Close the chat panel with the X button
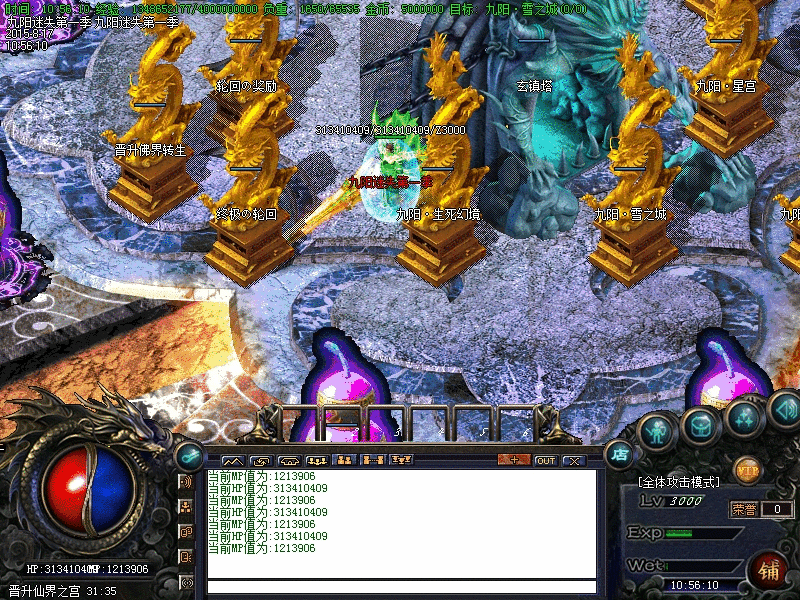The width and height of the screenshot is (800, 600). pyautogui.click(x=573, y=460)
